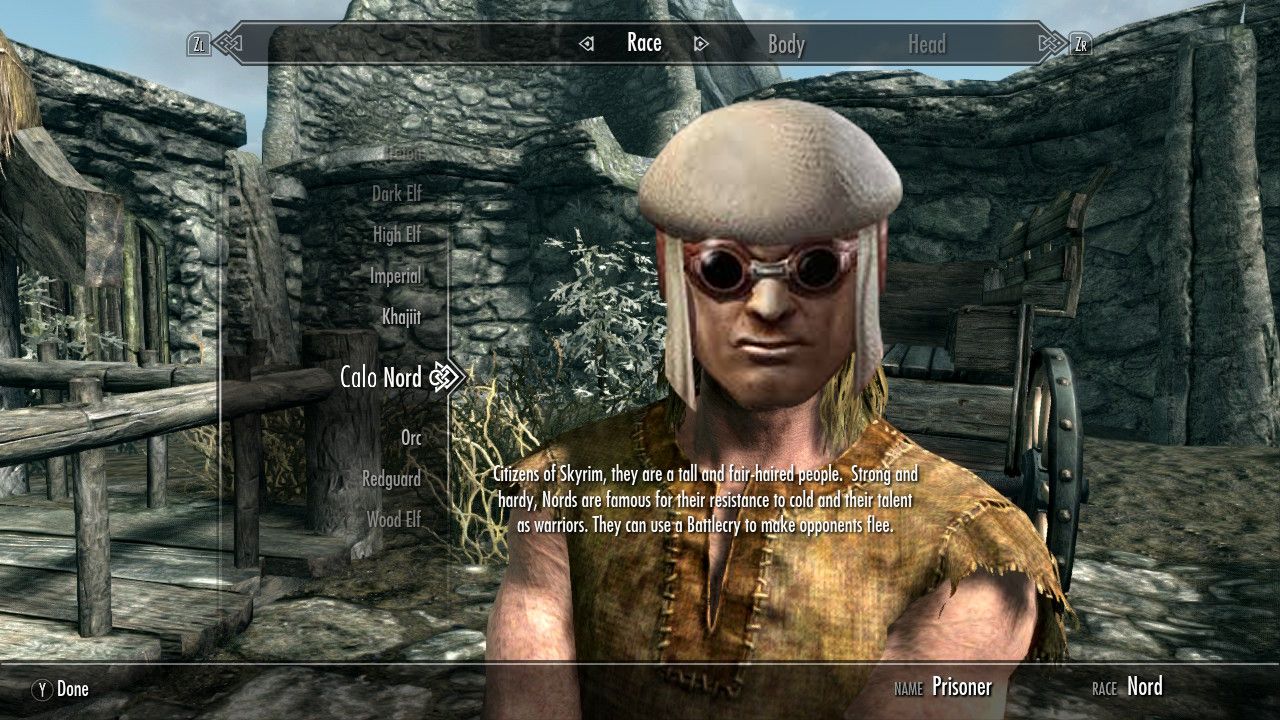
Task: Click the ZL shoulder button icon
Action: click(200, 43)
